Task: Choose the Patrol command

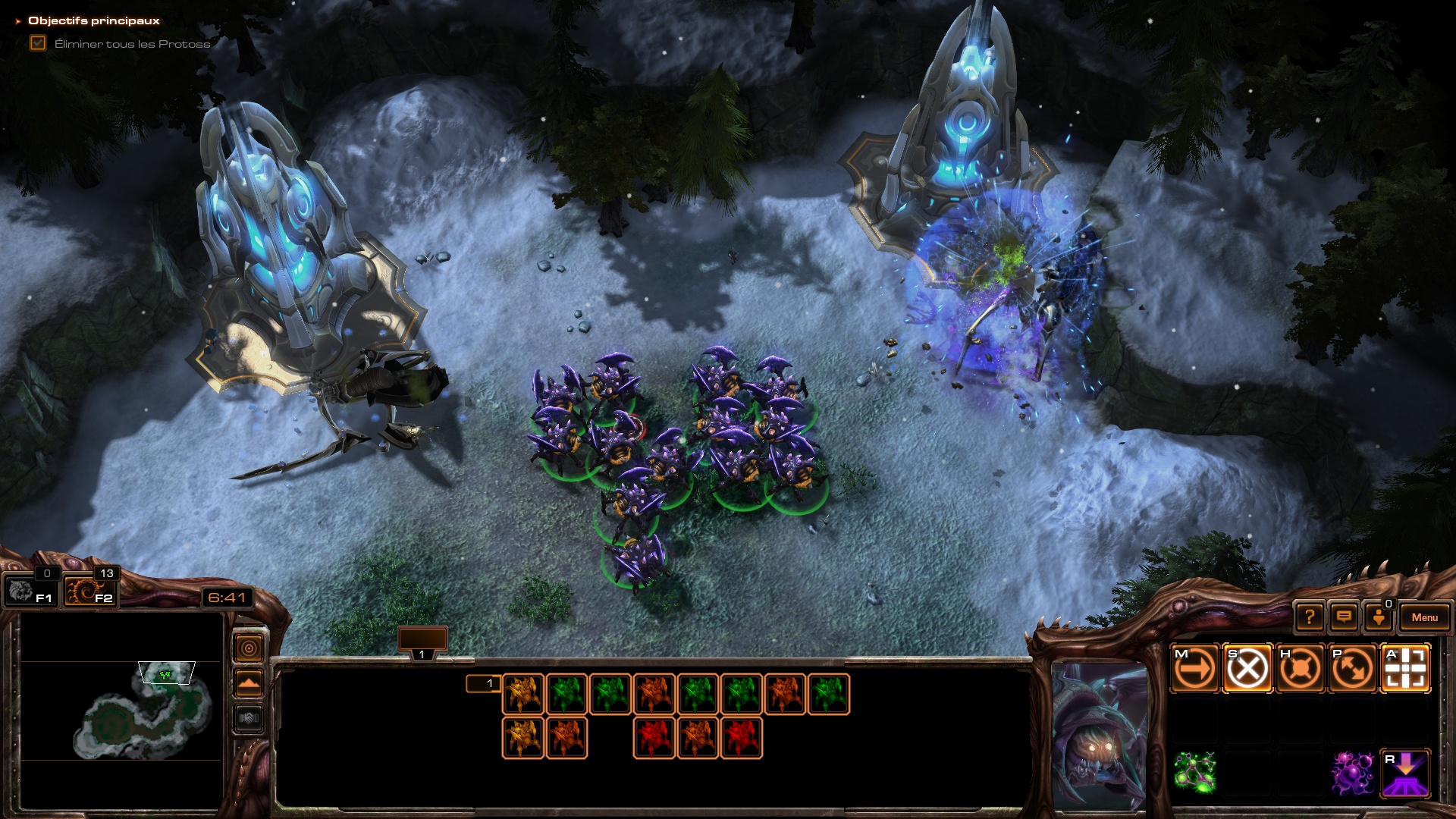Action: pos(1353,669)
